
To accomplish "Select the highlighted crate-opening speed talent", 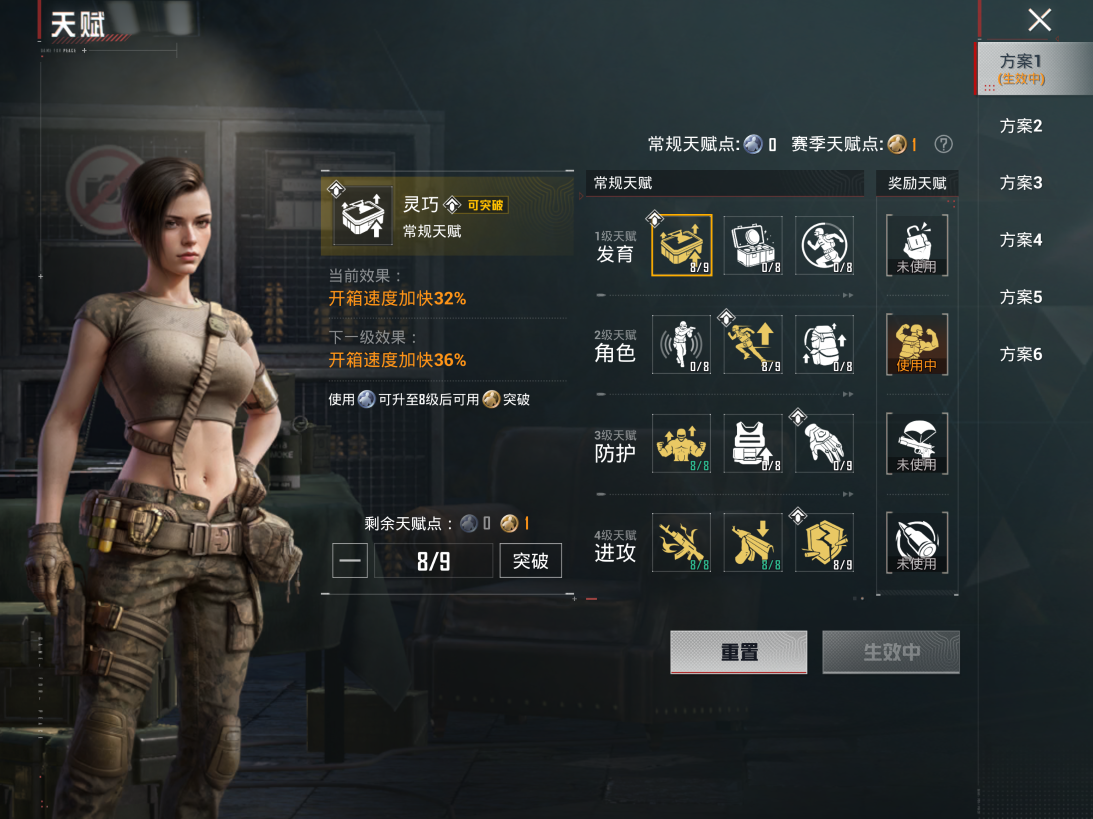I will point(681,245).
